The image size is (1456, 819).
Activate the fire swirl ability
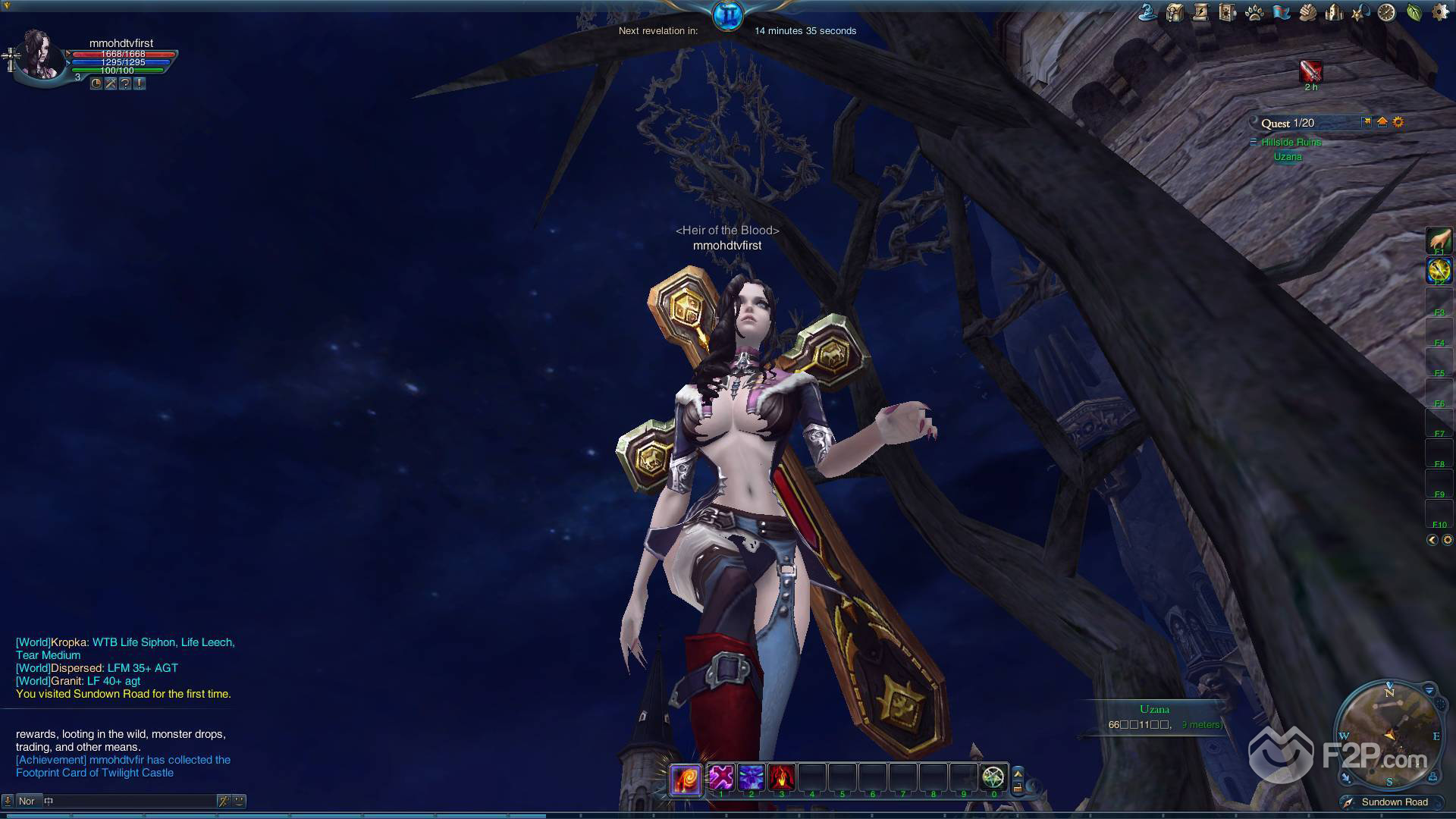685,779
